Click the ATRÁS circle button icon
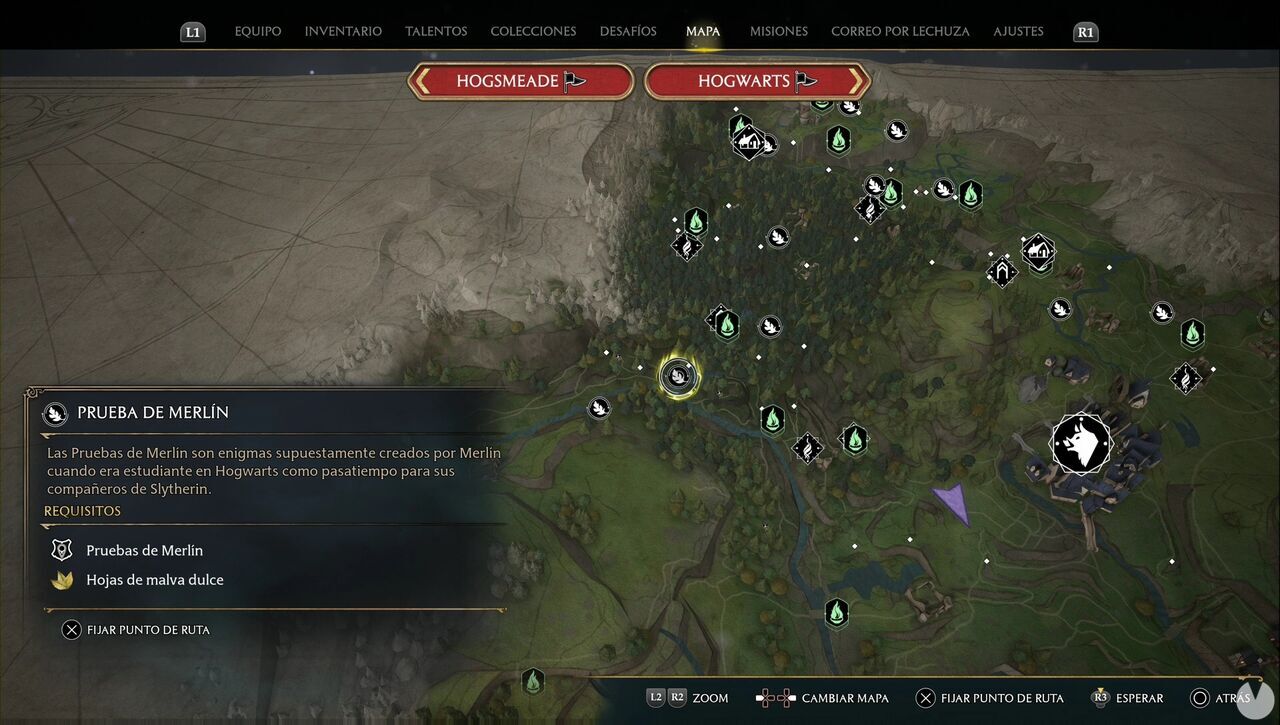The height and width of the screenshot is (725, 1280). click(1198, 697)
